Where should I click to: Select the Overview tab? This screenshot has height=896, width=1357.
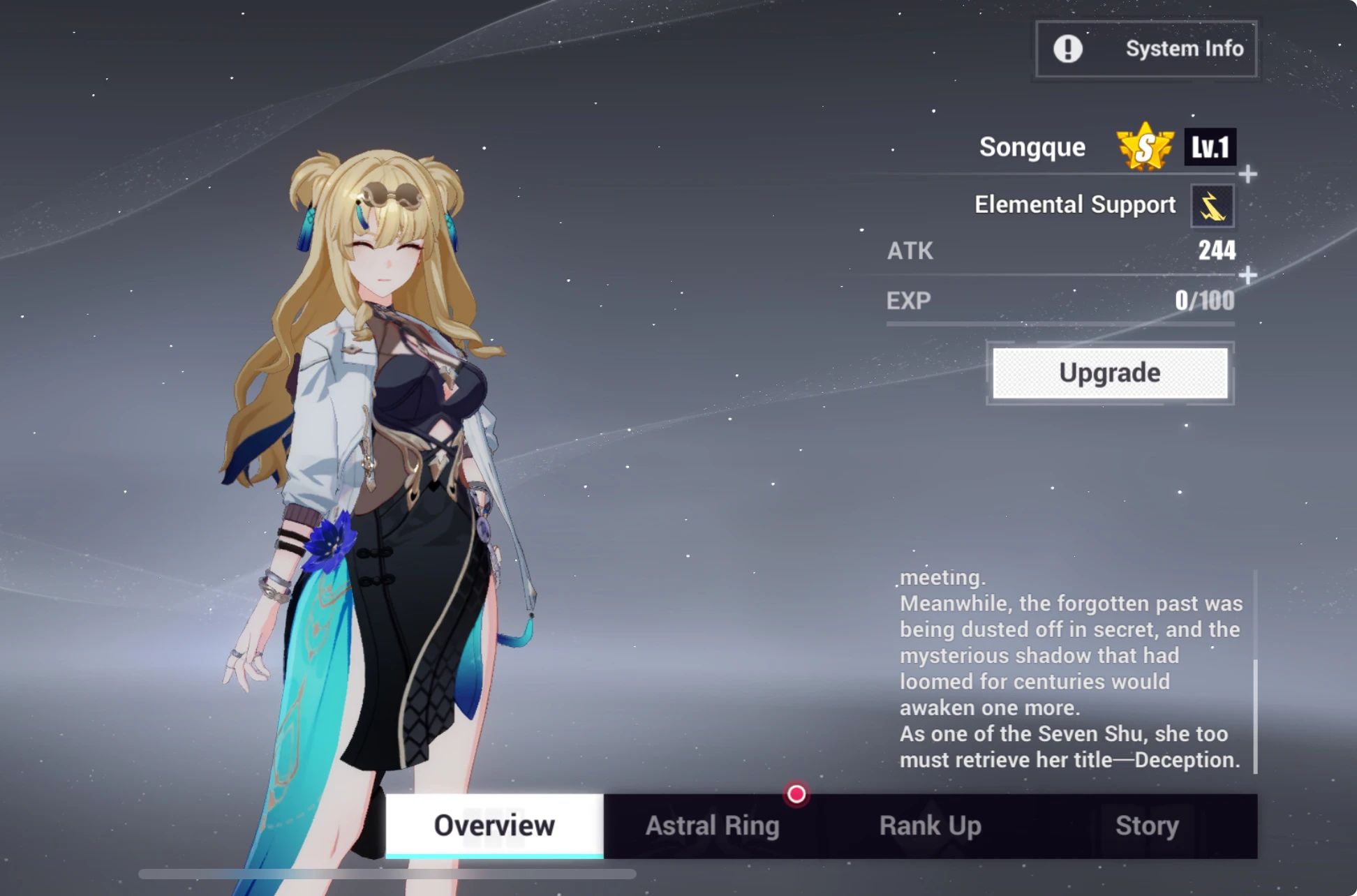click(x=494, y=826)
